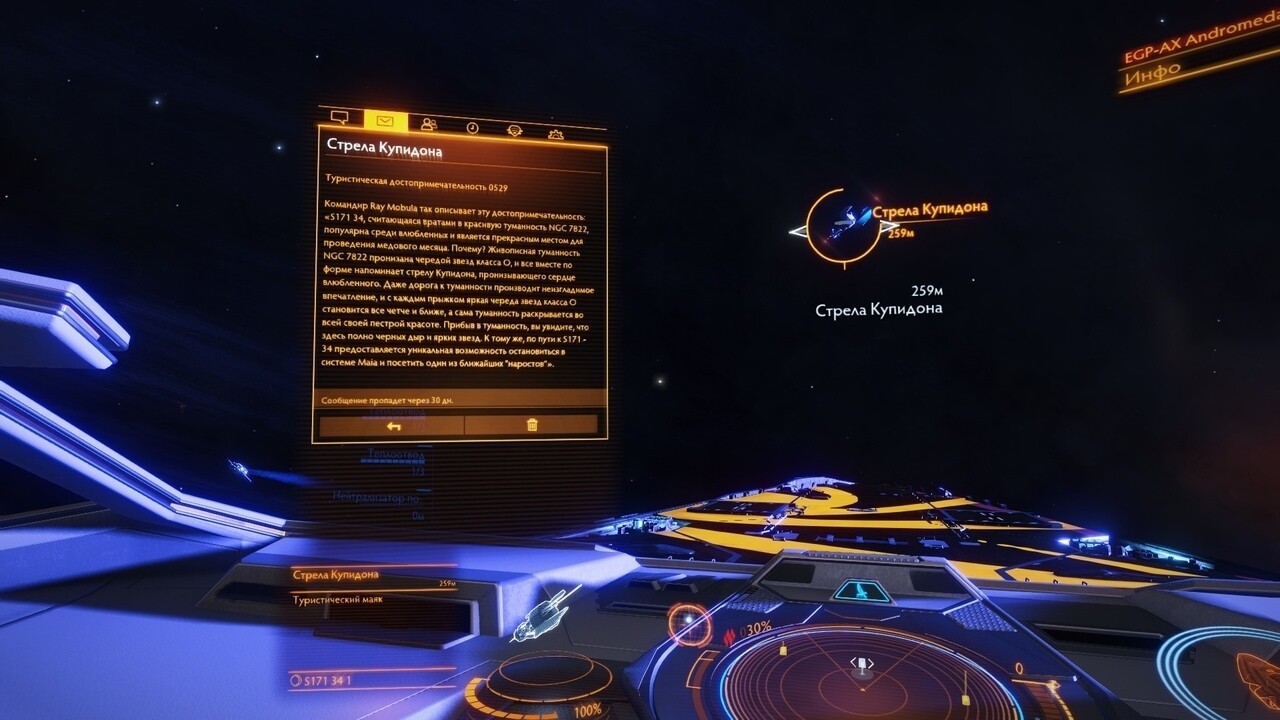Viewport: 1280px width, 720px height.
Task: Delete this message with the trash button
Action: pyautogui.click(x=531, y=425)
